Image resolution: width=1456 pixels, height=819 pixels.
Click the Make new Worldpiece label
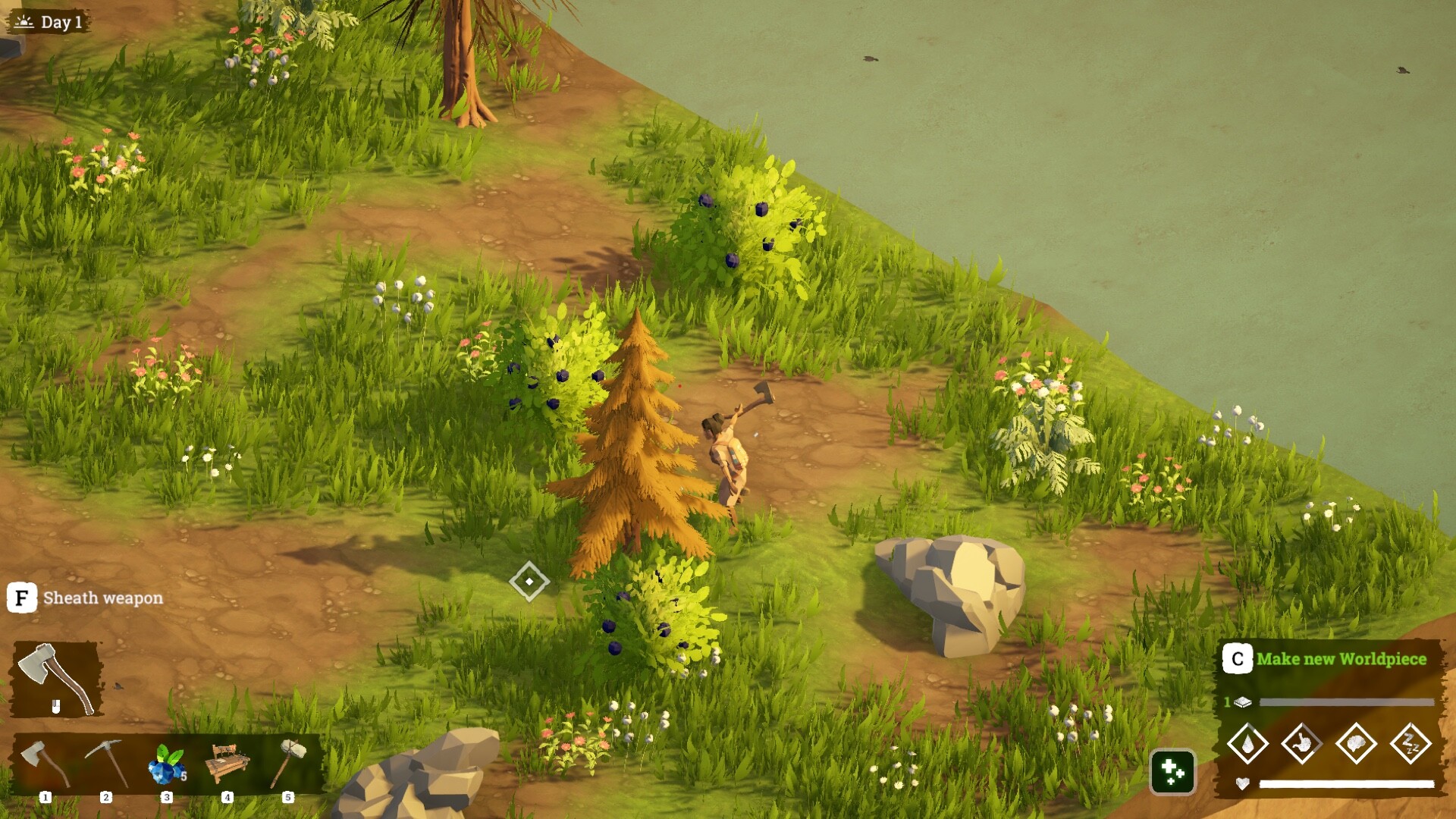(1341, 660)
